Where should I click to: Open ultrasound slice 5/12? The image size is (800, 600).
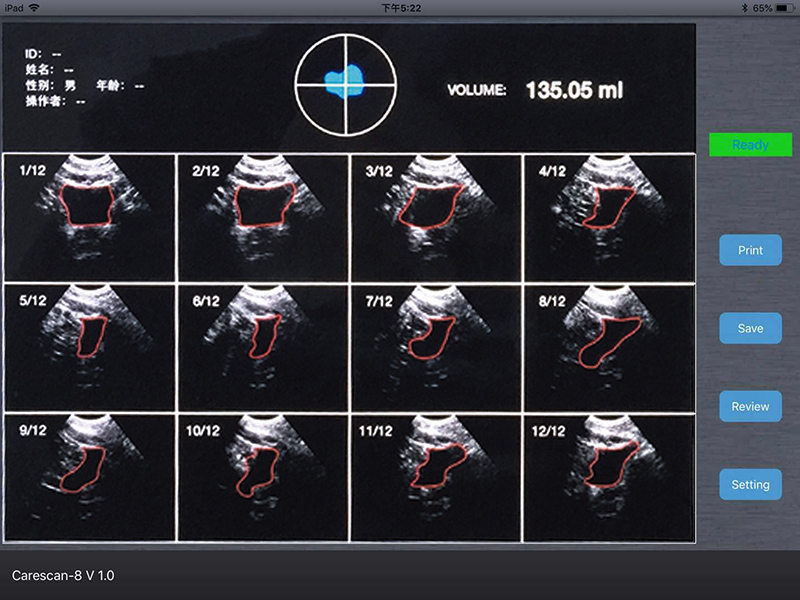coord(91,347)
